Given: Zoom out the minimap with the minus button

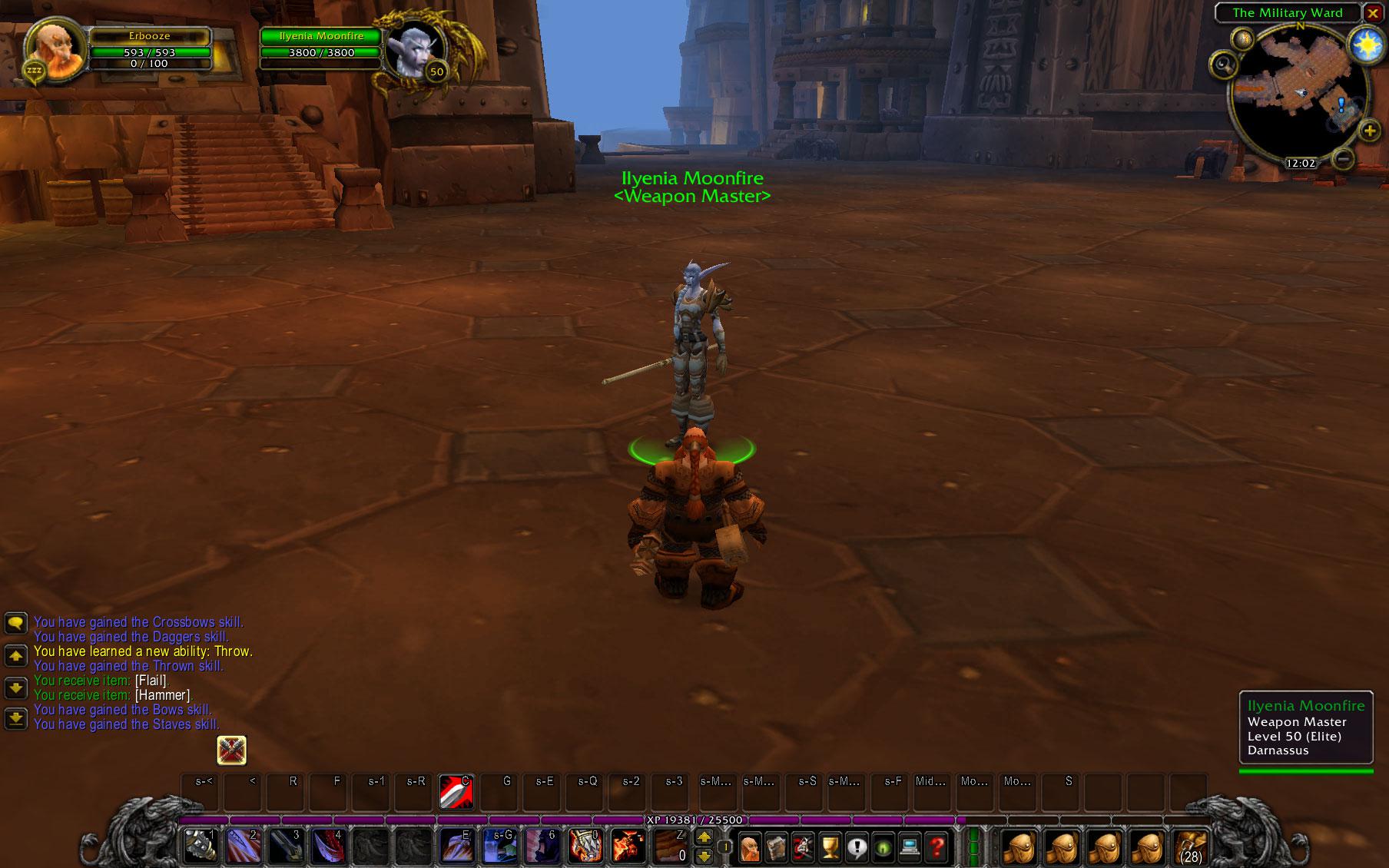Looking at the screenshot, I should (1344, 161).
